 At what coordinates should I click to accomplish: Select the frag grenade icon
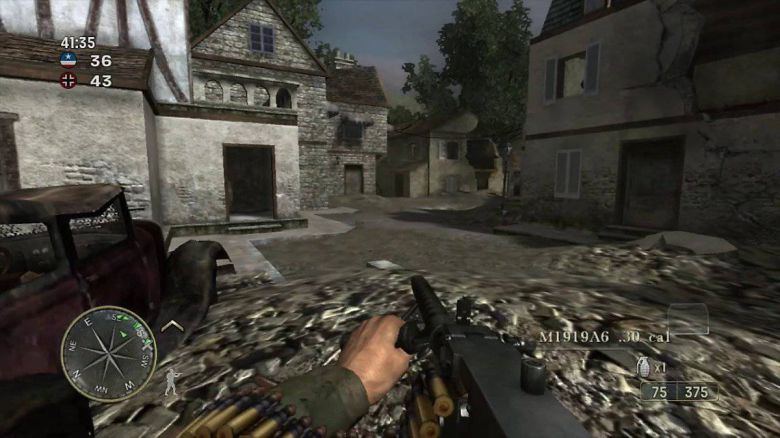click(x=644, y=368)
